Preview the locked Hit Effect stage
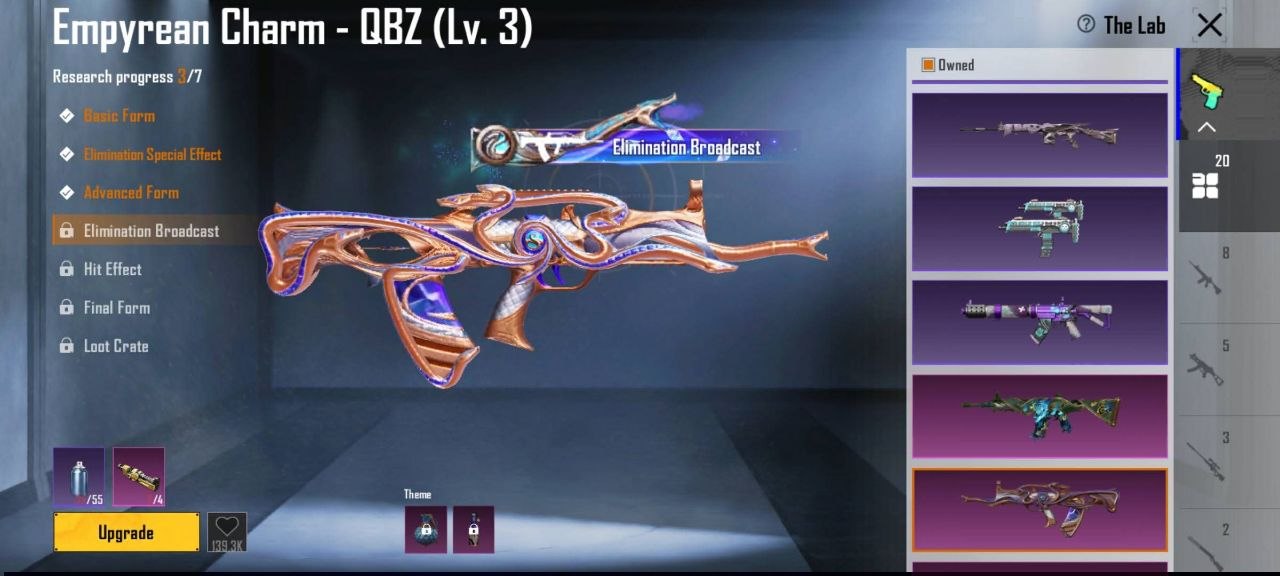 (x=112, y=269)
